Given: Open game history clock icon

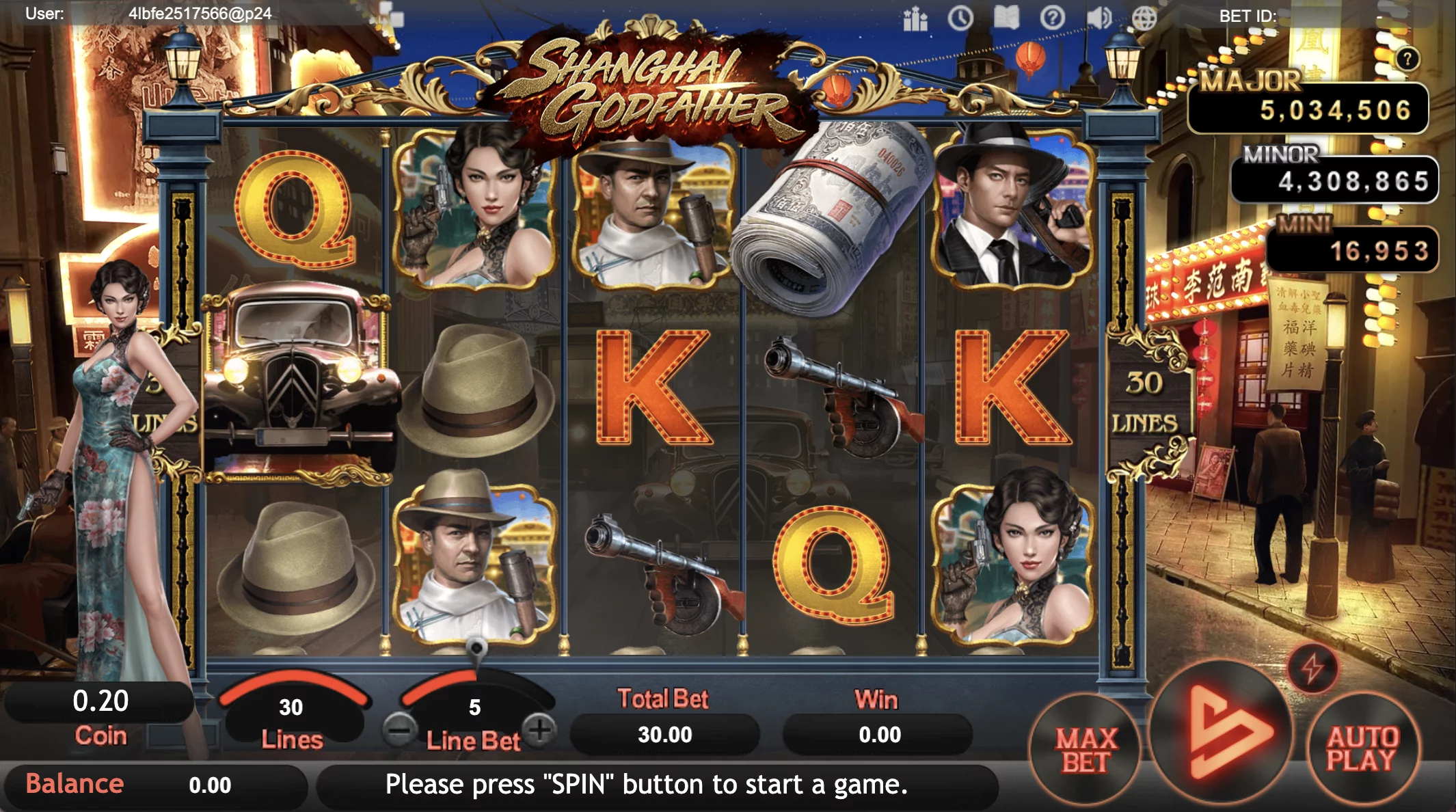Looking at the screenshot, I should coord(960,18).
